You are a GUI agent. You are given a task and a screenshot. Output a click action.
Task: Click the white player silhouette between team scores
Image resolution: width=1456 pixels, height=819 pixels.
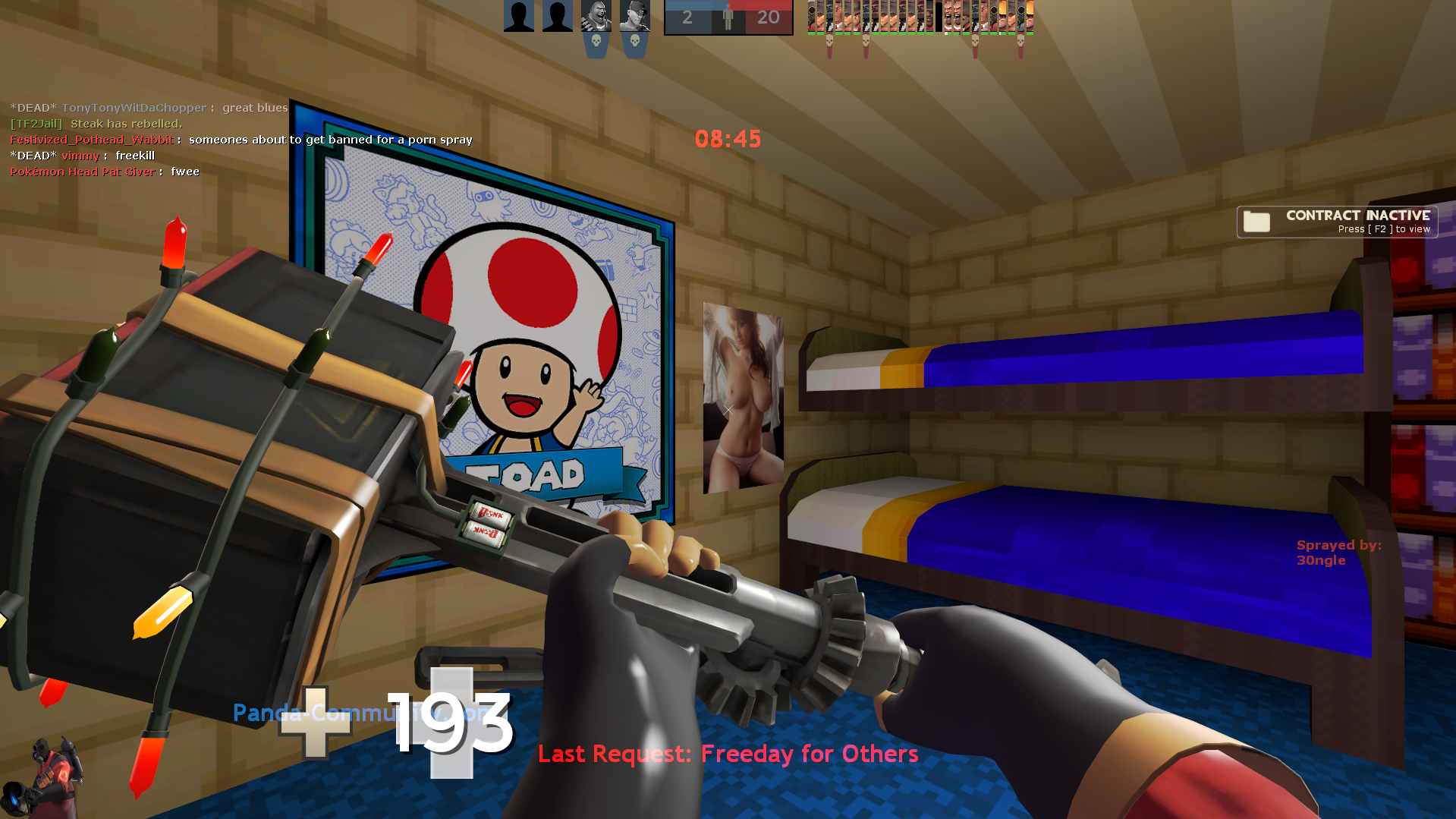pos(728,19)
